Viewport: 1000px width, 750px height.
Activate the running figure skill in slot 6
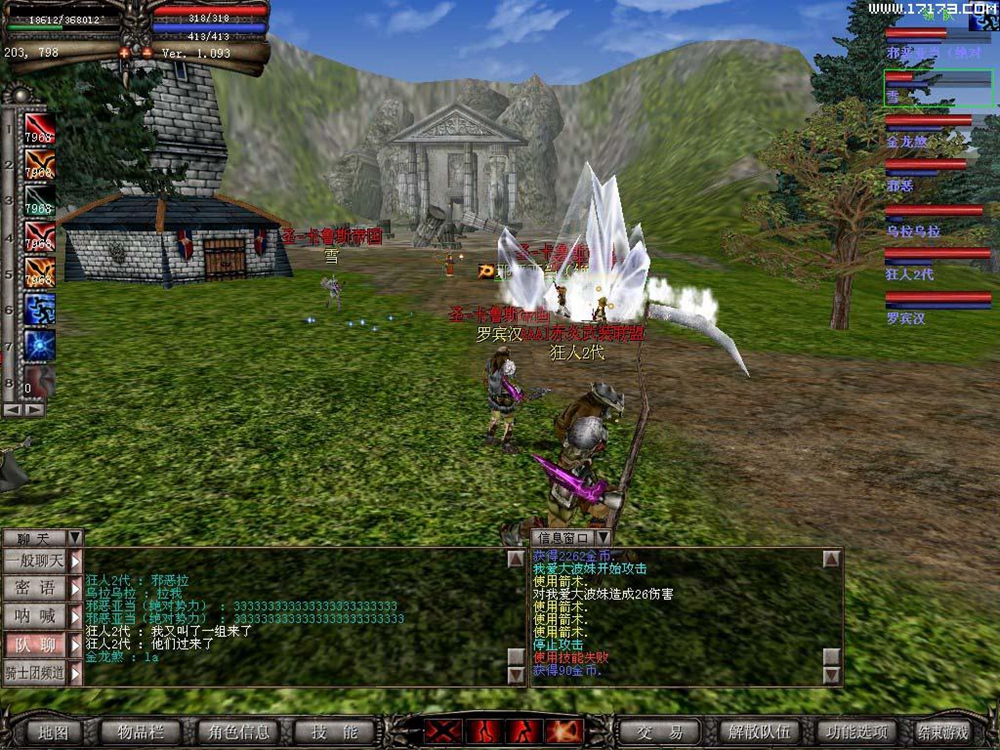click(40, 308)
